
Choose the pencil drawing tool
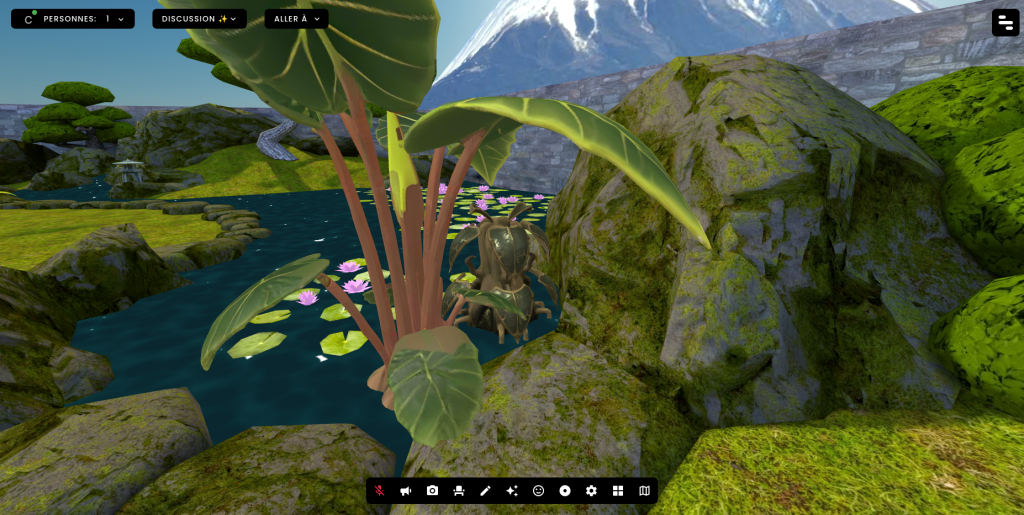[x=485, y=491]
